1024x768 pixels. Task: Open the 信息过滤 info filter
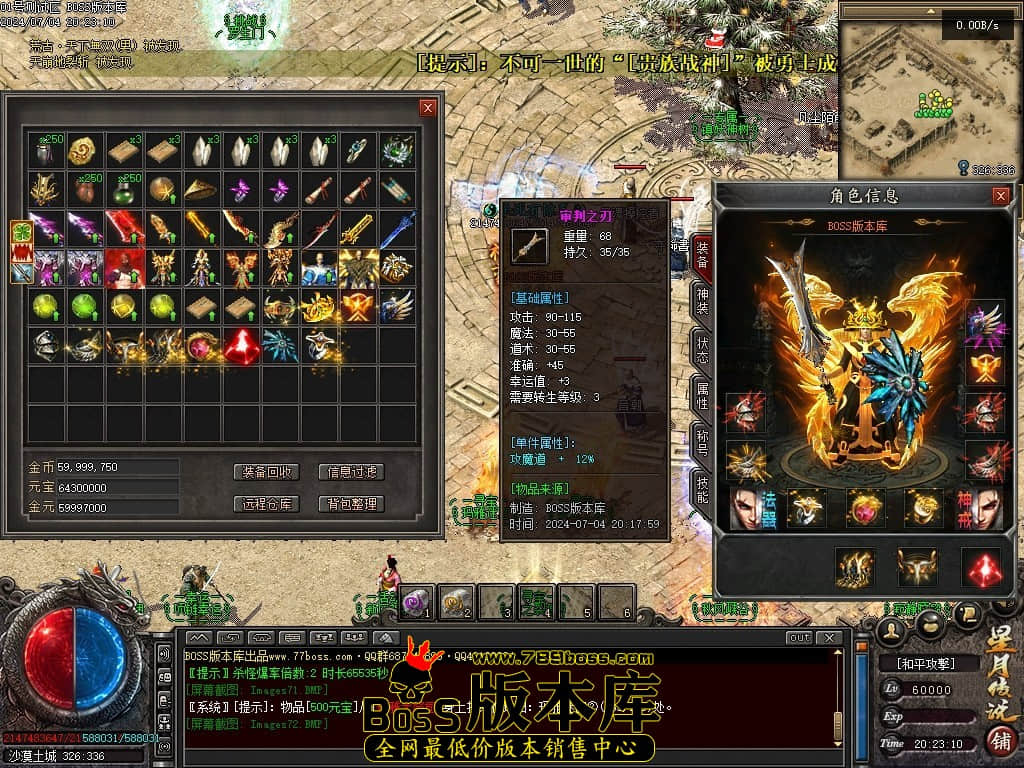[351, 472]
